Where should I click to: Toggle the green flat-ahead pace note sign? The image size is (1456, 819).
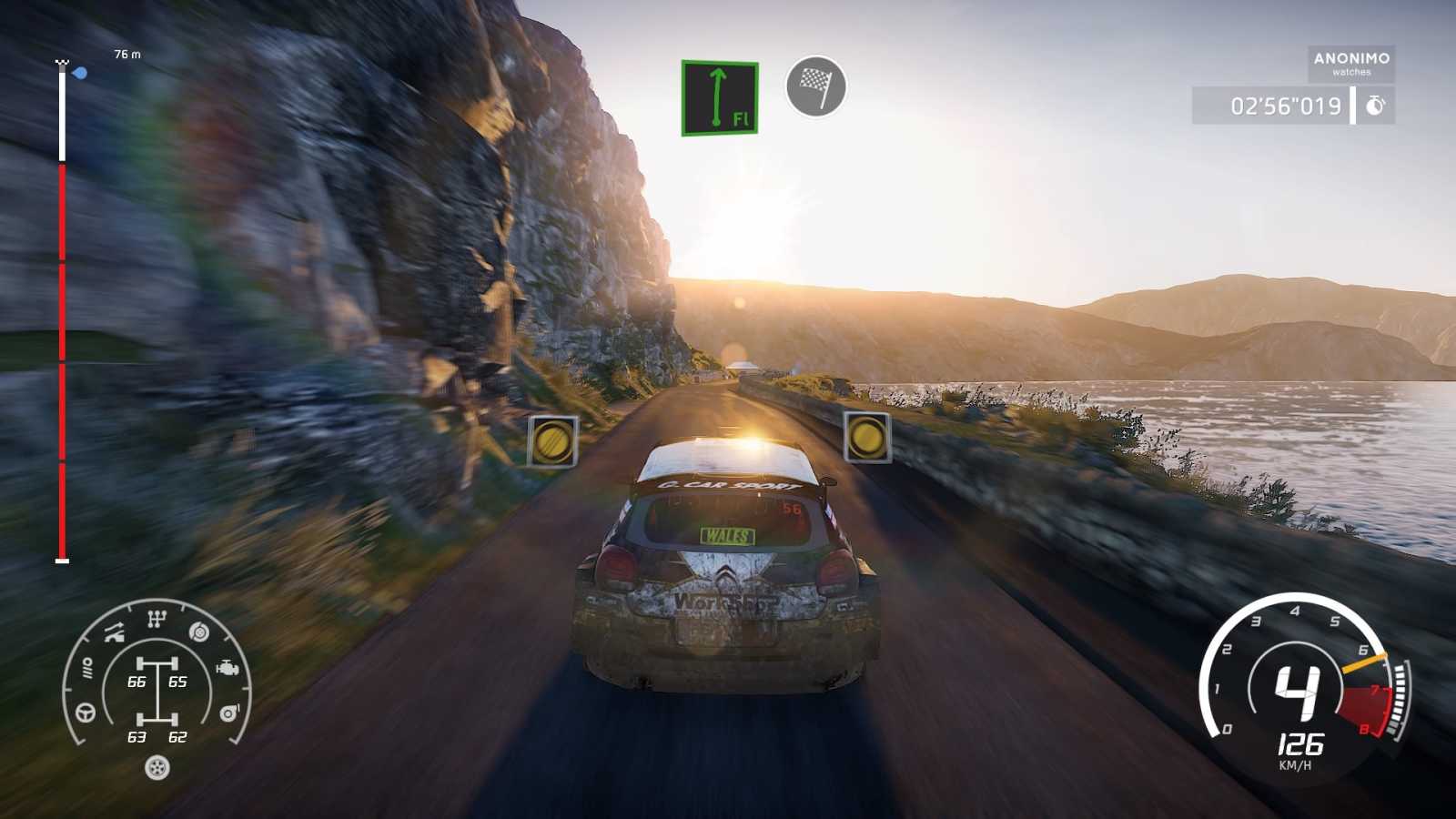coord(718,97)
